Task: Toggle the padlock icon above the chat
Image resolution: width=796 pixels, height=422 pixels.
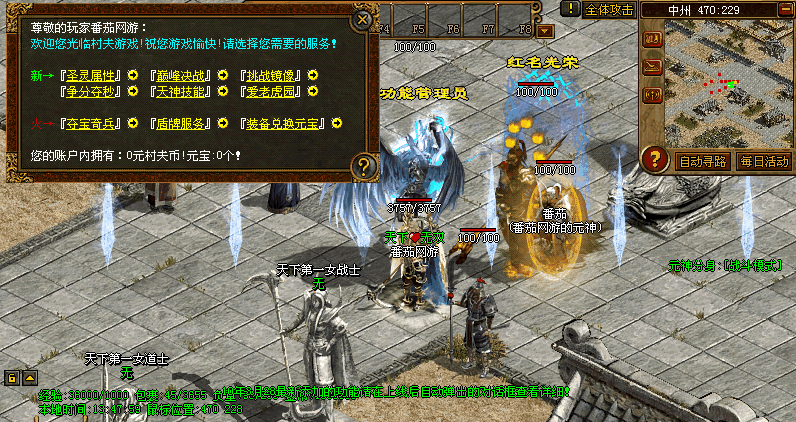Action: pyautogui.click(x=13, y=377)
